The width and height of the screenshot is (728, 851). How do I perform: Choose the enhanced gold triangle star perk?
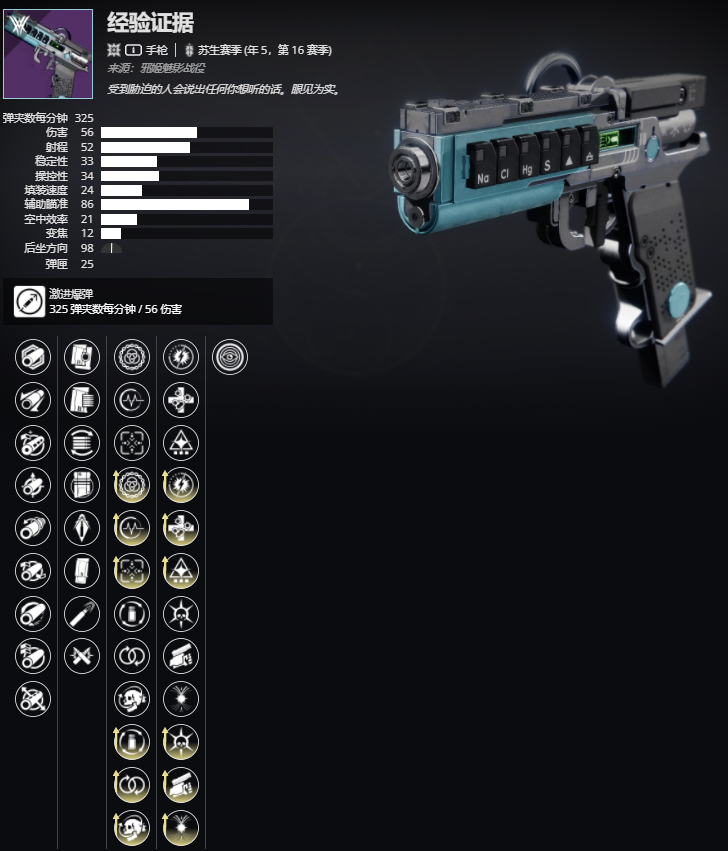point(181,571)
